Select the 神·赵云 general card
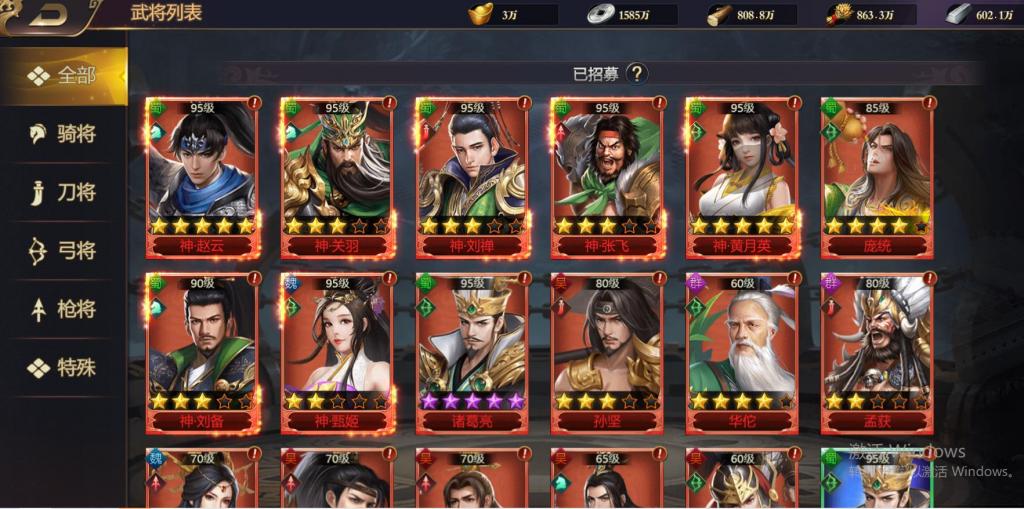The height and width of the screenshot is (509, 1024). click(202, 176)
